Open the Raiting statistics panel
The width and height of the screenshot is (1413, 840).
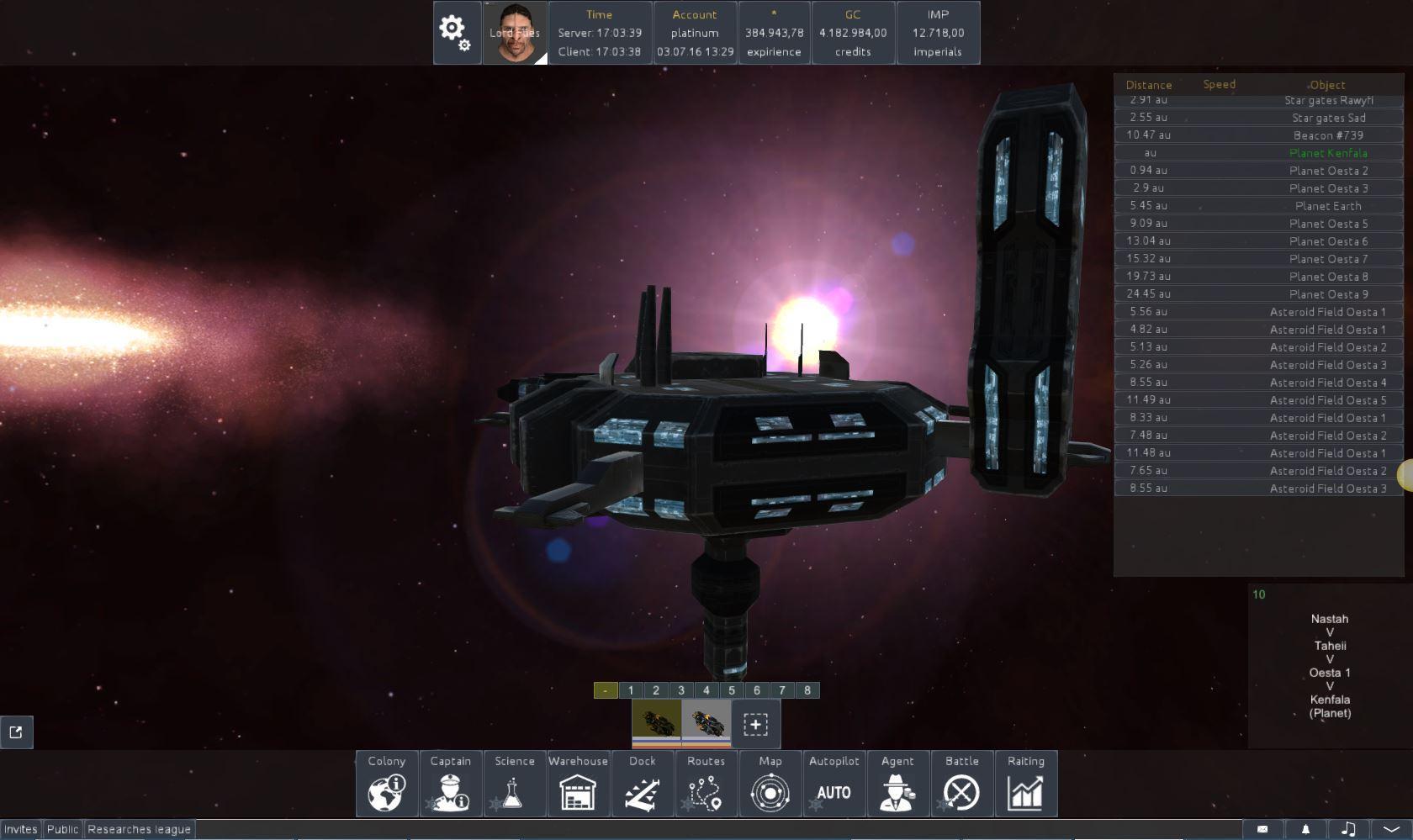pos(1026,784)
